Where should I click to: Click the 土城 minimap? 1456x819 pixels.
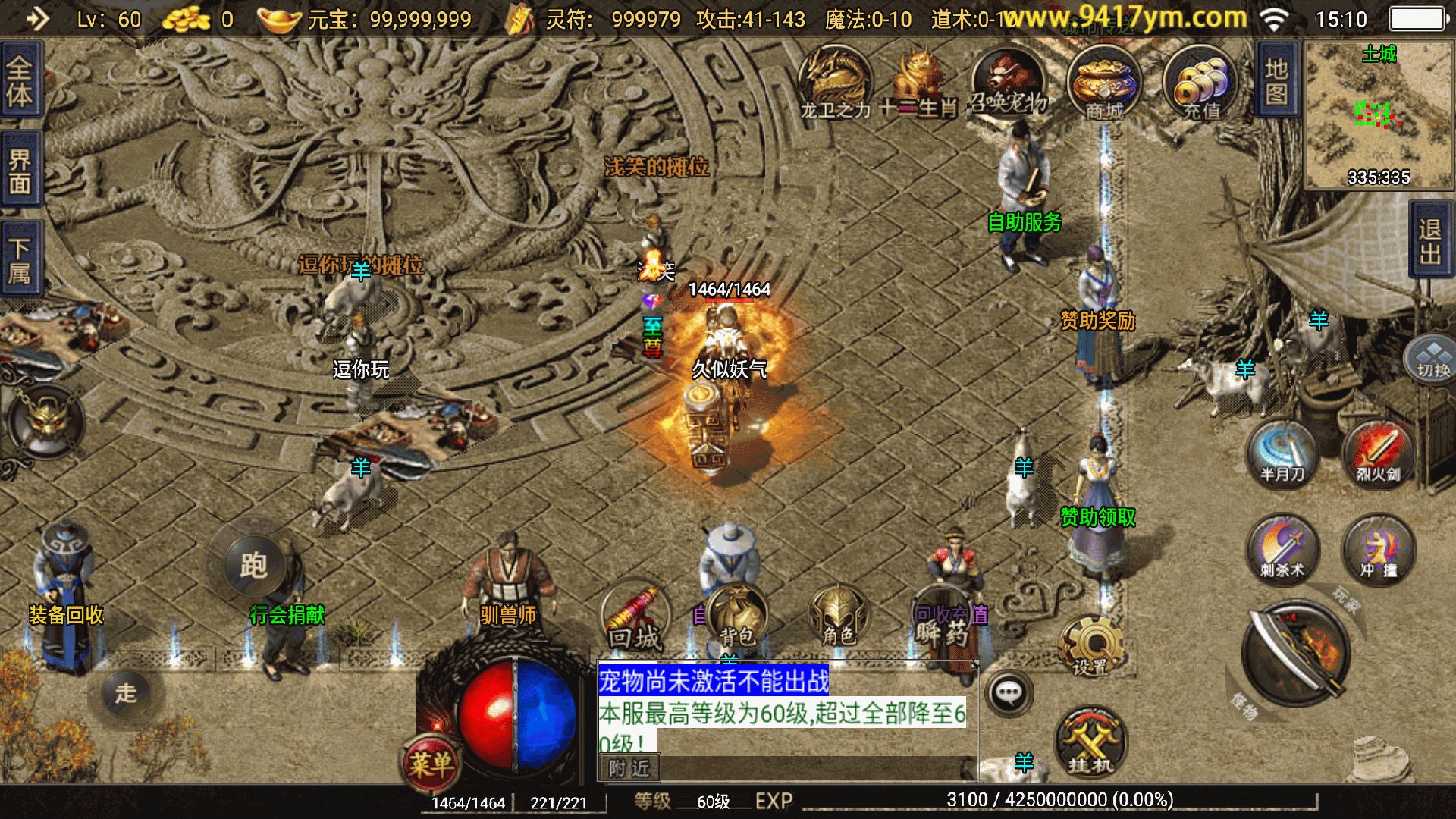click(x=1379, y=115)
